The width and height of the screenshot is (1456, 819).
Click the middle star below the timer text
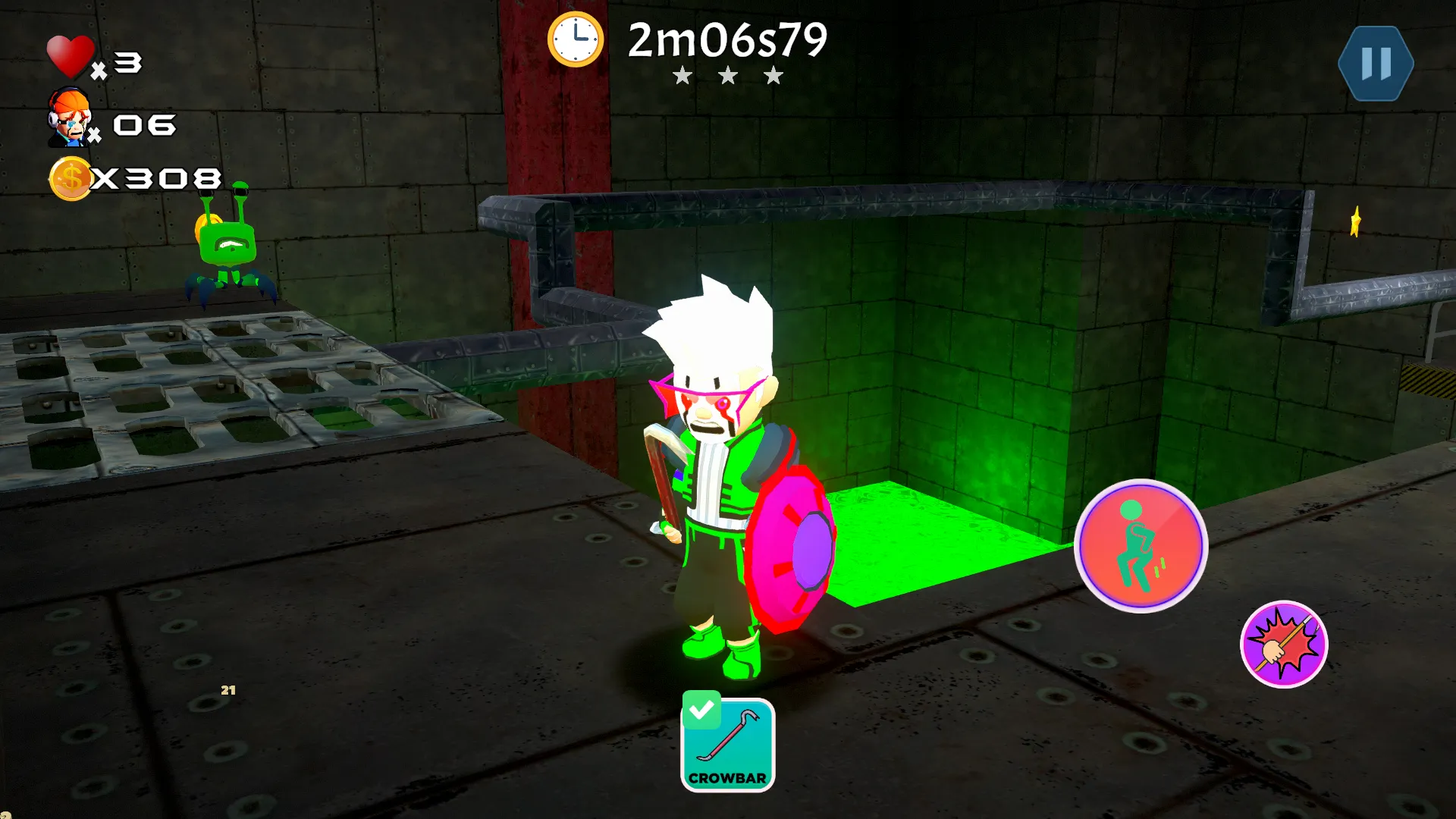pyautogui.click(x=729, y=76)
